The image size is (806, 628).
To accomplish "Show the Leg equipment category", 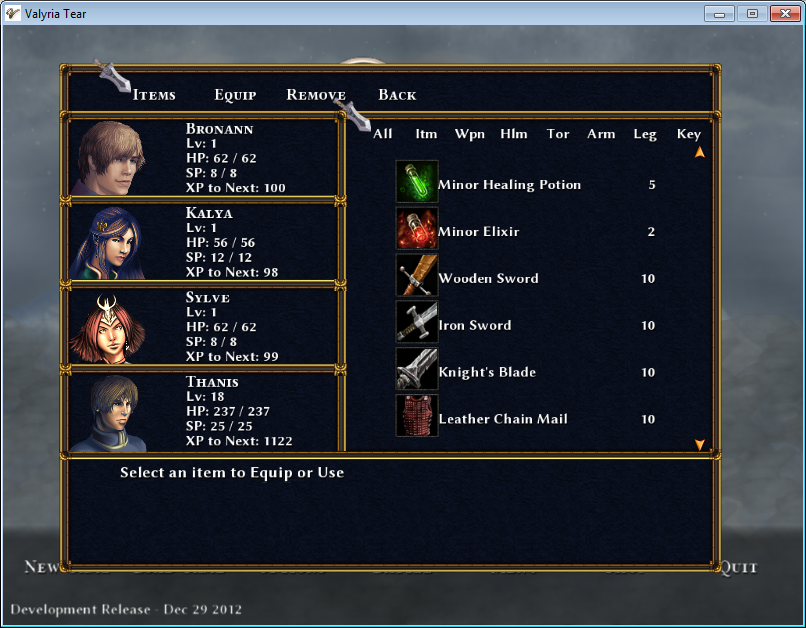I will (x=645, y=134).
